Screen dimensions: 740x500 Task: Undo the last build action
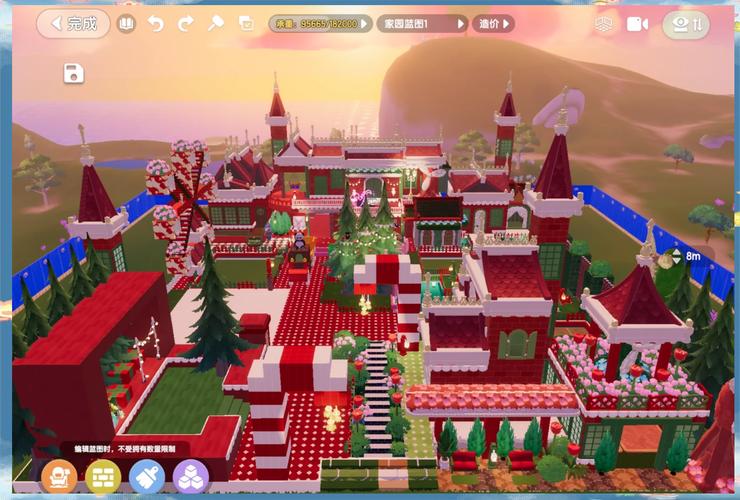[x=156, y=23]
